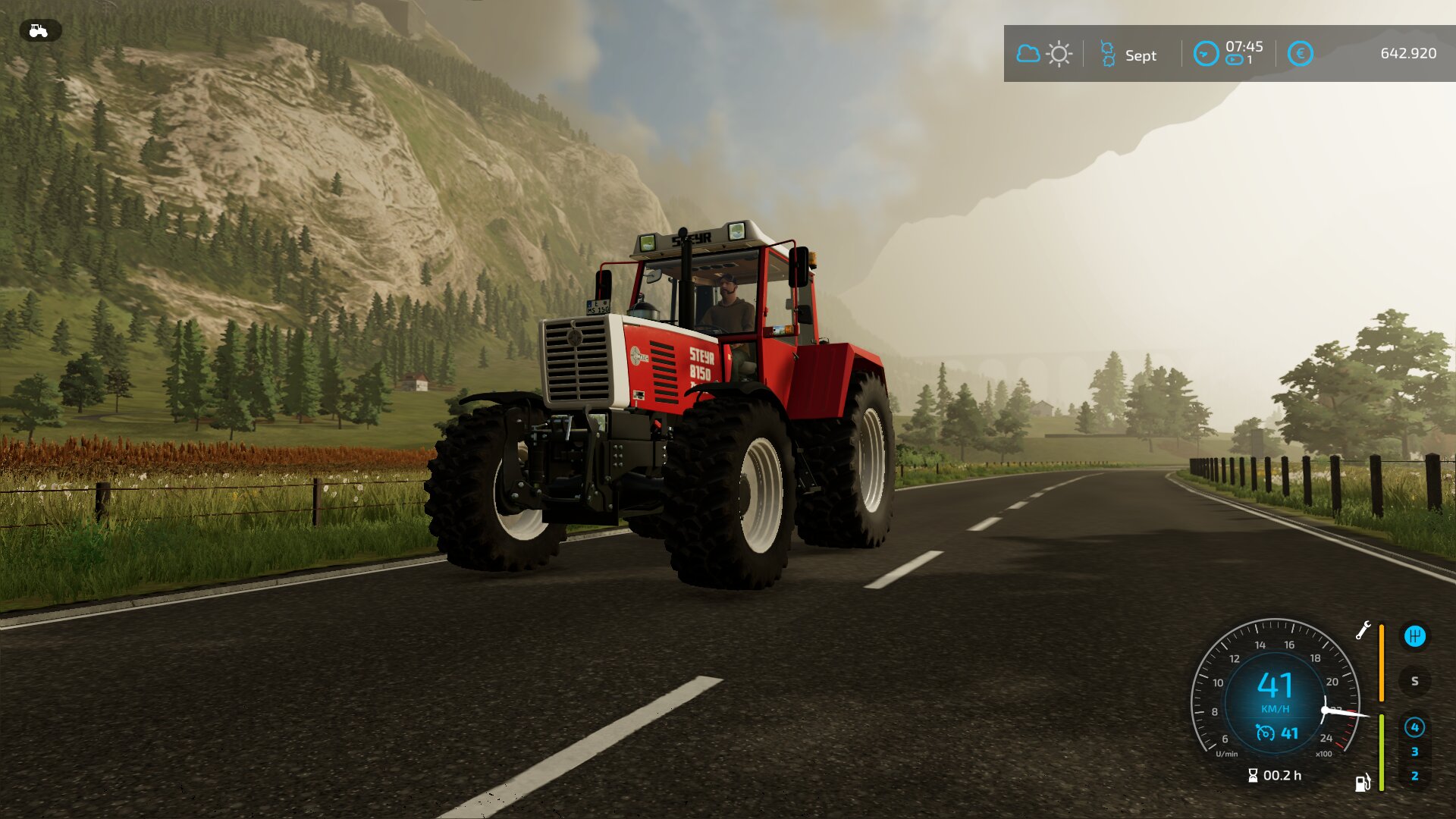Click the S gear group indicator
This screenshot has height=819, width=1456.
pyautogui.click(x=1414, y=681)
